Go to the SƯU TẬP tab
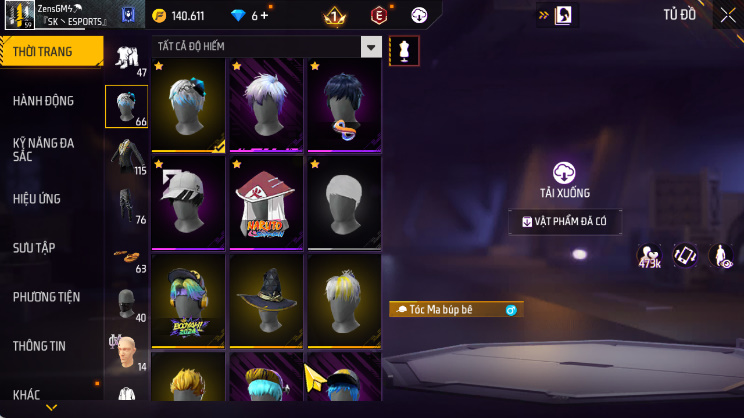744x418 pixels. click(x=35, y=248)
